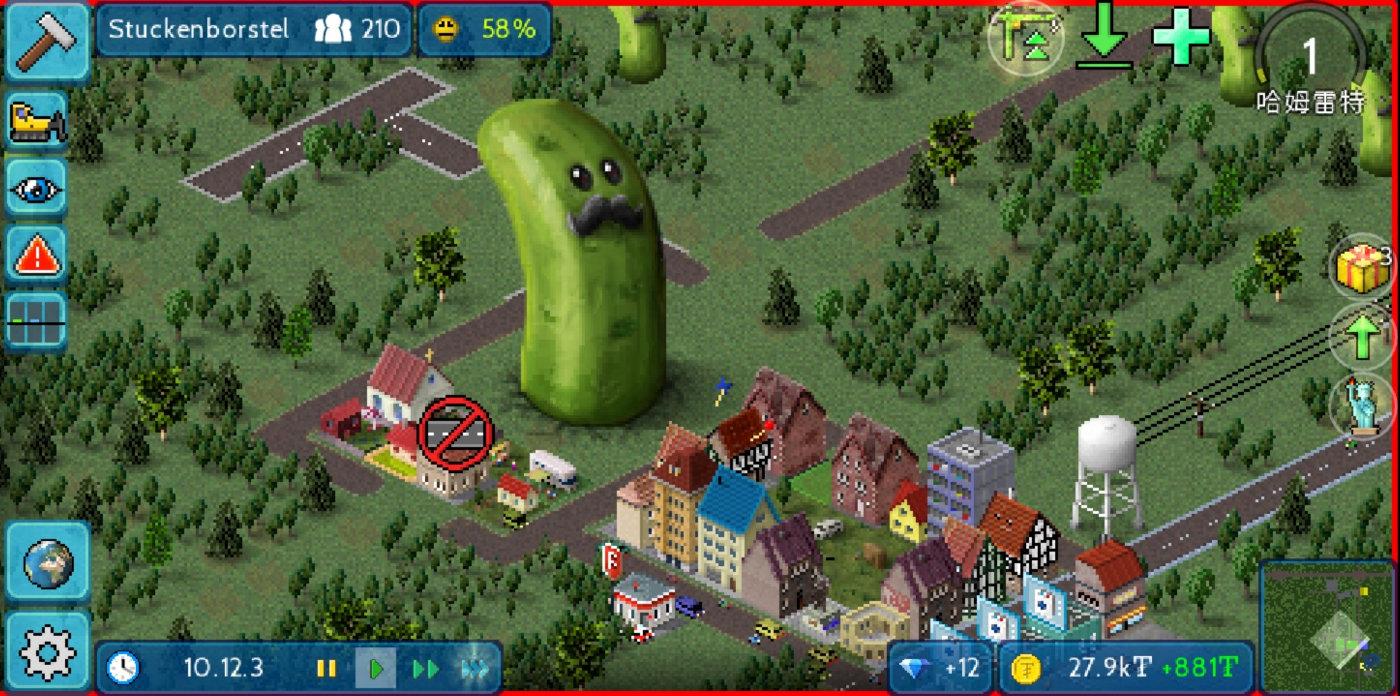This screenshot has width=1400, height=696.
Task: Open the Stuckenborstel city info panel
Action: 254,29
